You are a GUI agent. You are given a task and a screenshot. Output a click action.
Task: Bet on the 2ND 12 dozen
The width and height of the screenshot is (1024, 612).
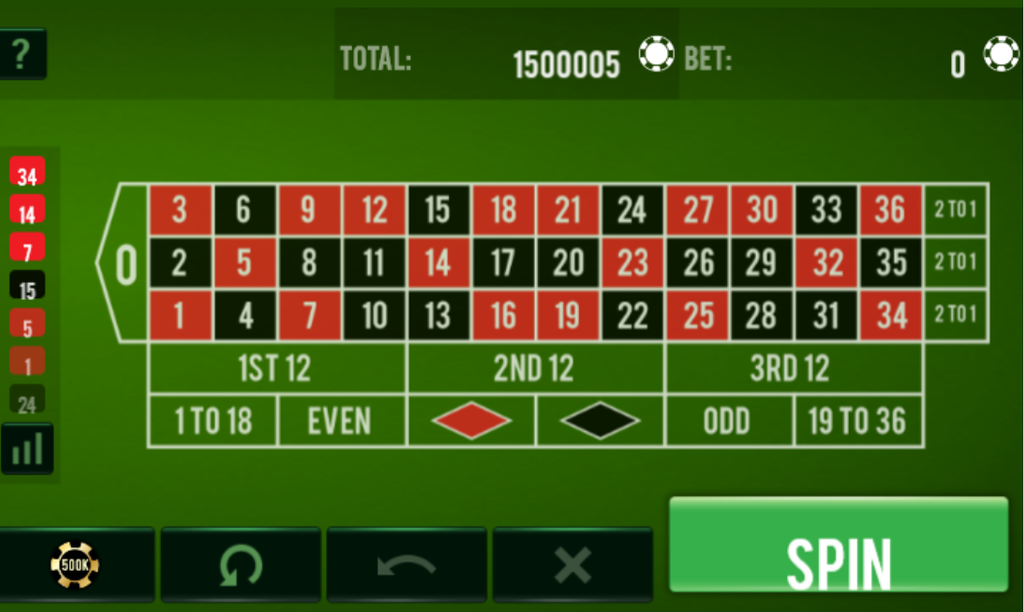click(535, 369)
